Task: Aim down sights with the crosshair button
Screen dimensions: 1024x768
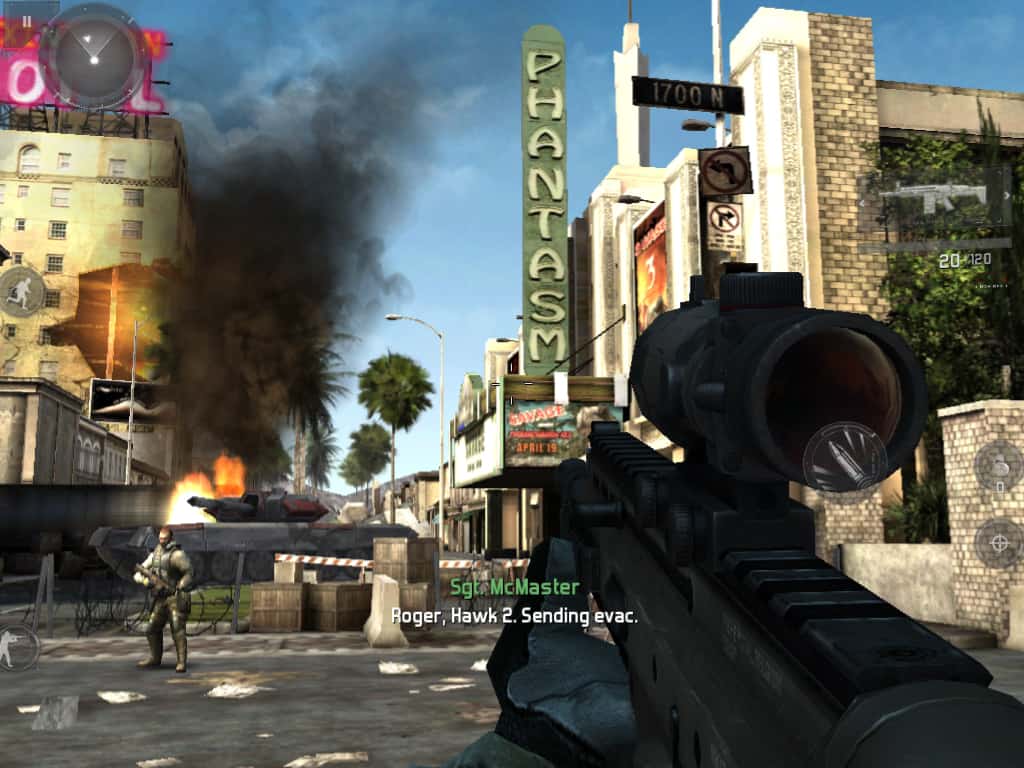Action: (998, 543)
